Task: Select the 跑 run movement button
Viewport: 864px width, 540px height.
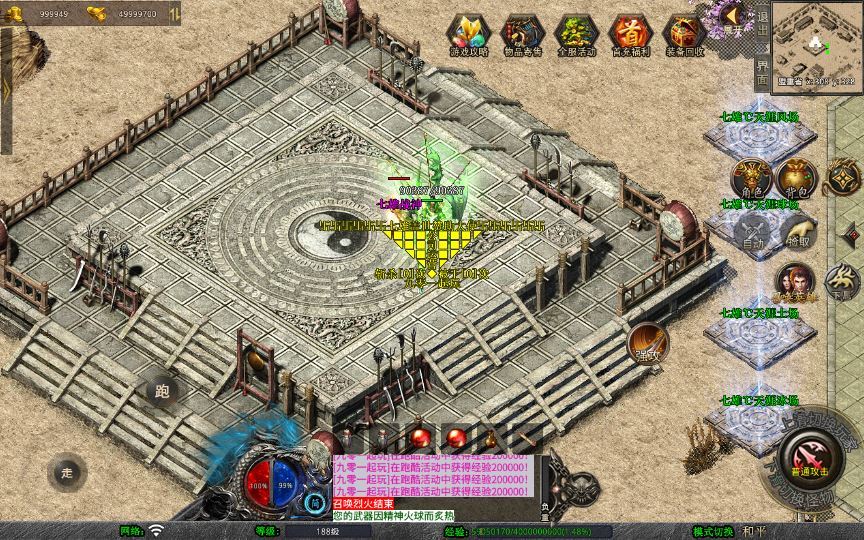Action: pyautogui.click(x=162, y=393)
